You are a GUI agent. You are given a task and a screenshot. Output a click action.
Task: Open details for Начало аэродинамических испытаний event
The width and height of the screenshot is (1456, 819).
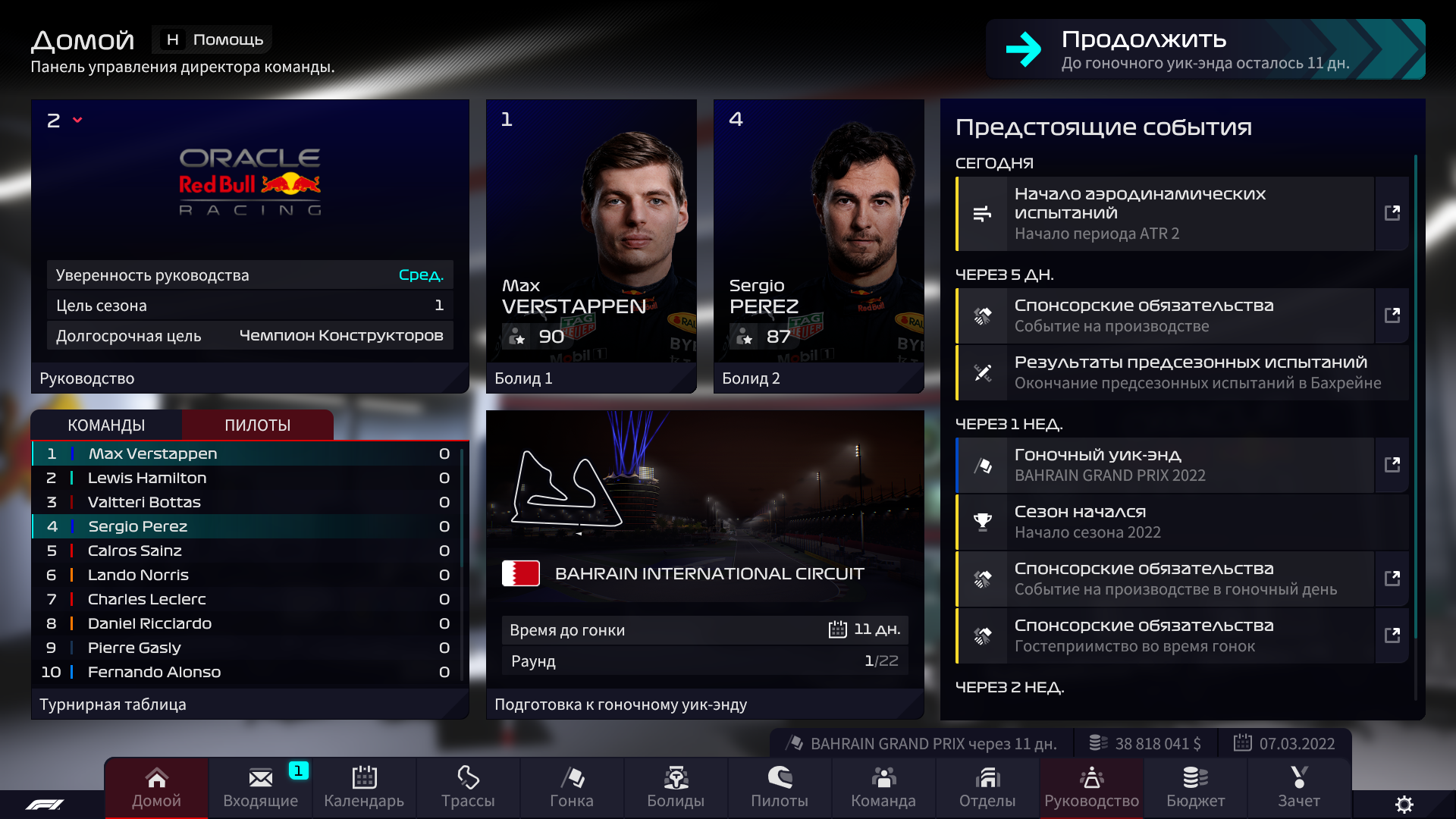click(x=1393, y=214)
